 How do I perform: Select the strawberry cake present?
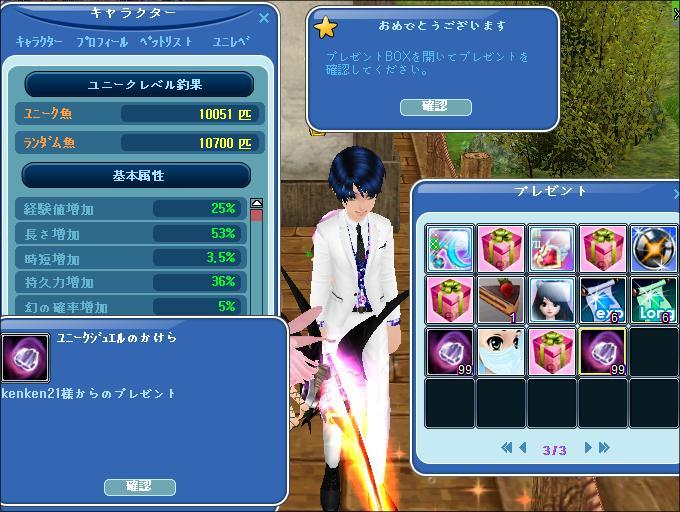(501, 300)
